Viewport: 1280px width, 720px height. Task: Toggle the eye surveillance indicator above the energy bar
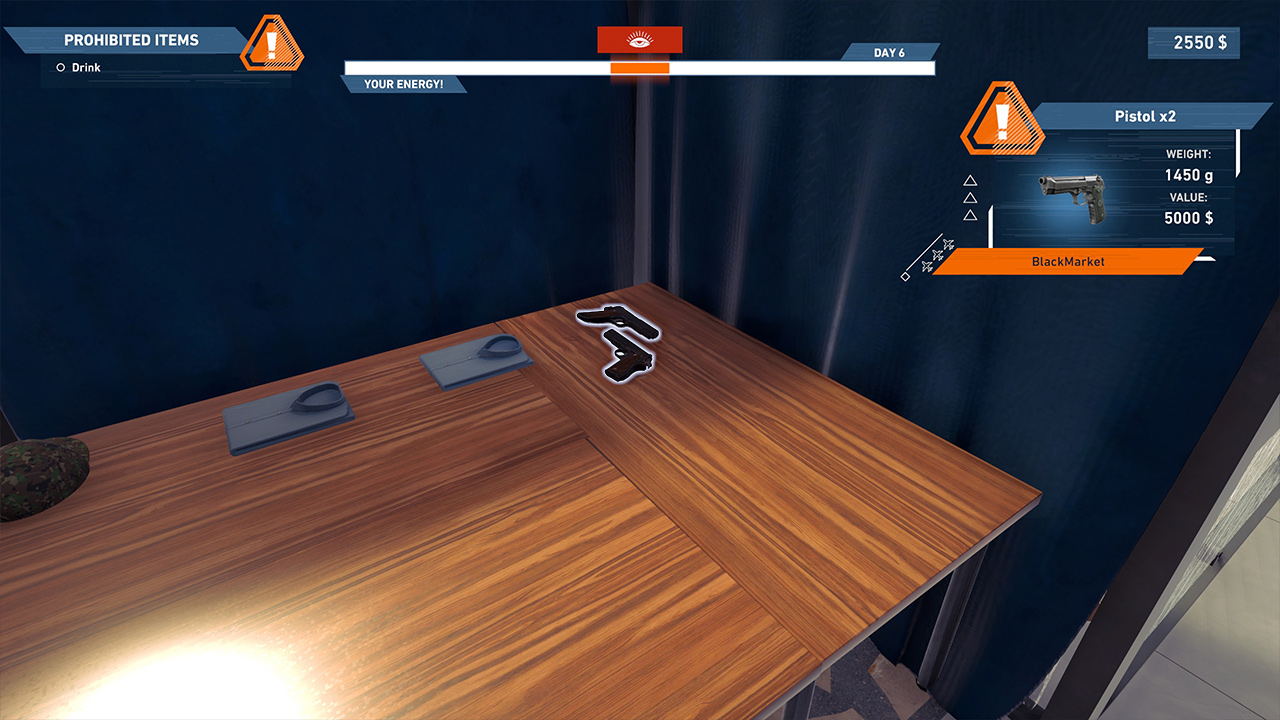[639, 39]
